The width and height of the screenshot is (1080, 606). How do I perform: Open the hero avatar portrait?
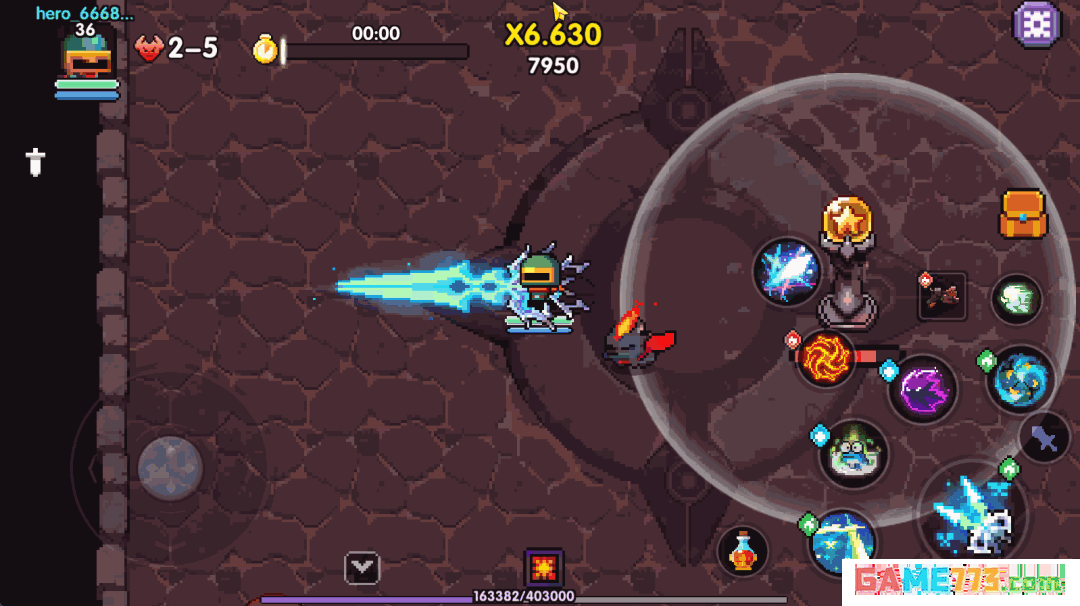(86, 57)
